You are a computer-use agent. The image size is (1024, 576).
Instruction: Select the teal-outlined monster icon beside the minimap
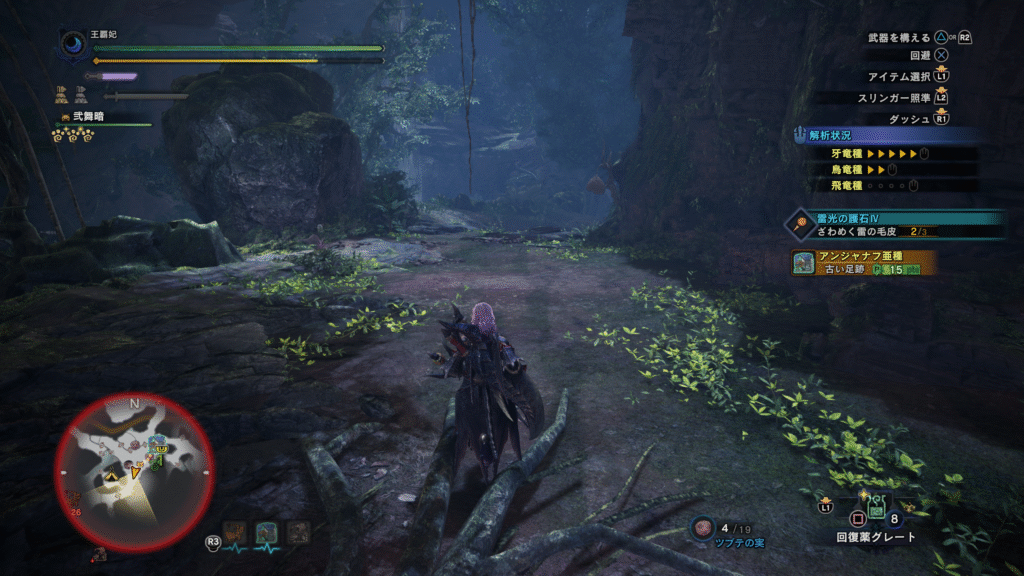pyautogui.click(x=266, y=532)
